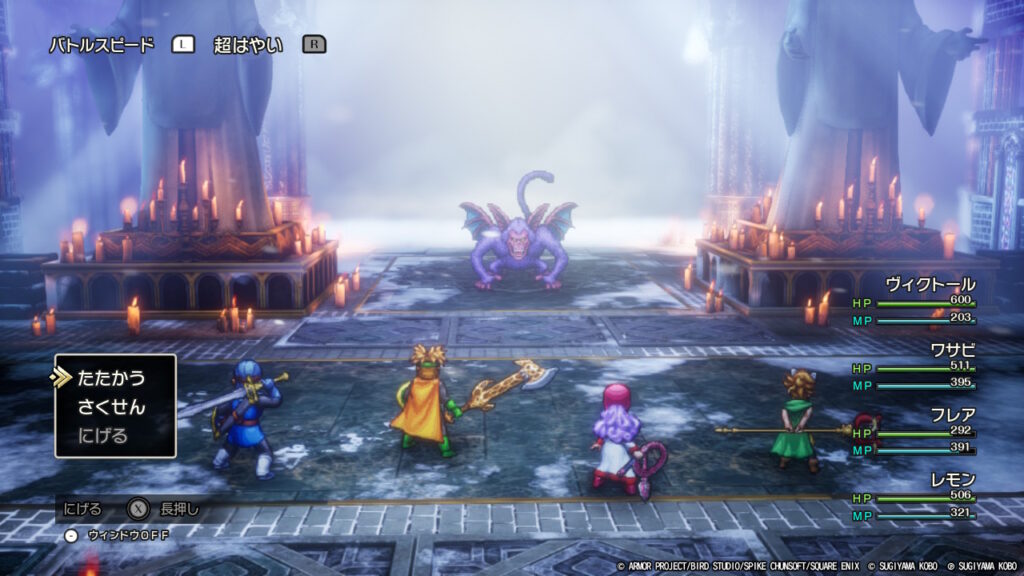Change the 超はやい battle speed setting

click(248, 45)
